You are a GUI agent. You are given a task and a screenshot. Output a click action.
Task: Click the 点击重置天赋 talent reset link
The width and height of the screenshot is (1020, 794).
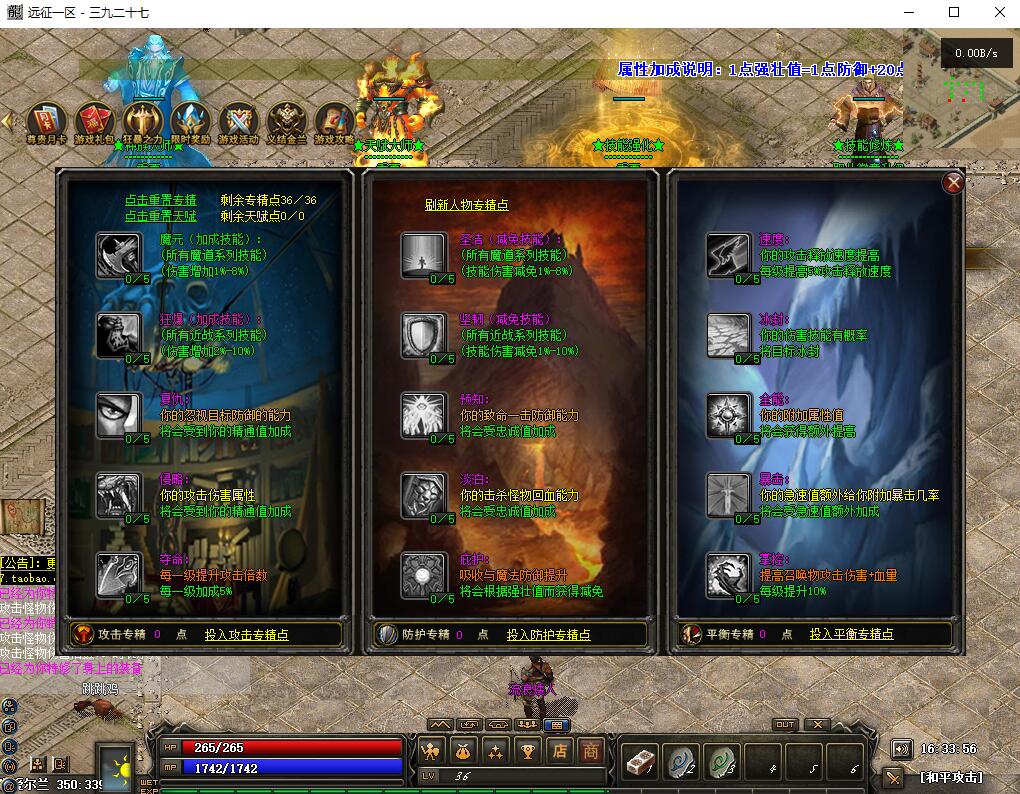(x=161, y=215)
